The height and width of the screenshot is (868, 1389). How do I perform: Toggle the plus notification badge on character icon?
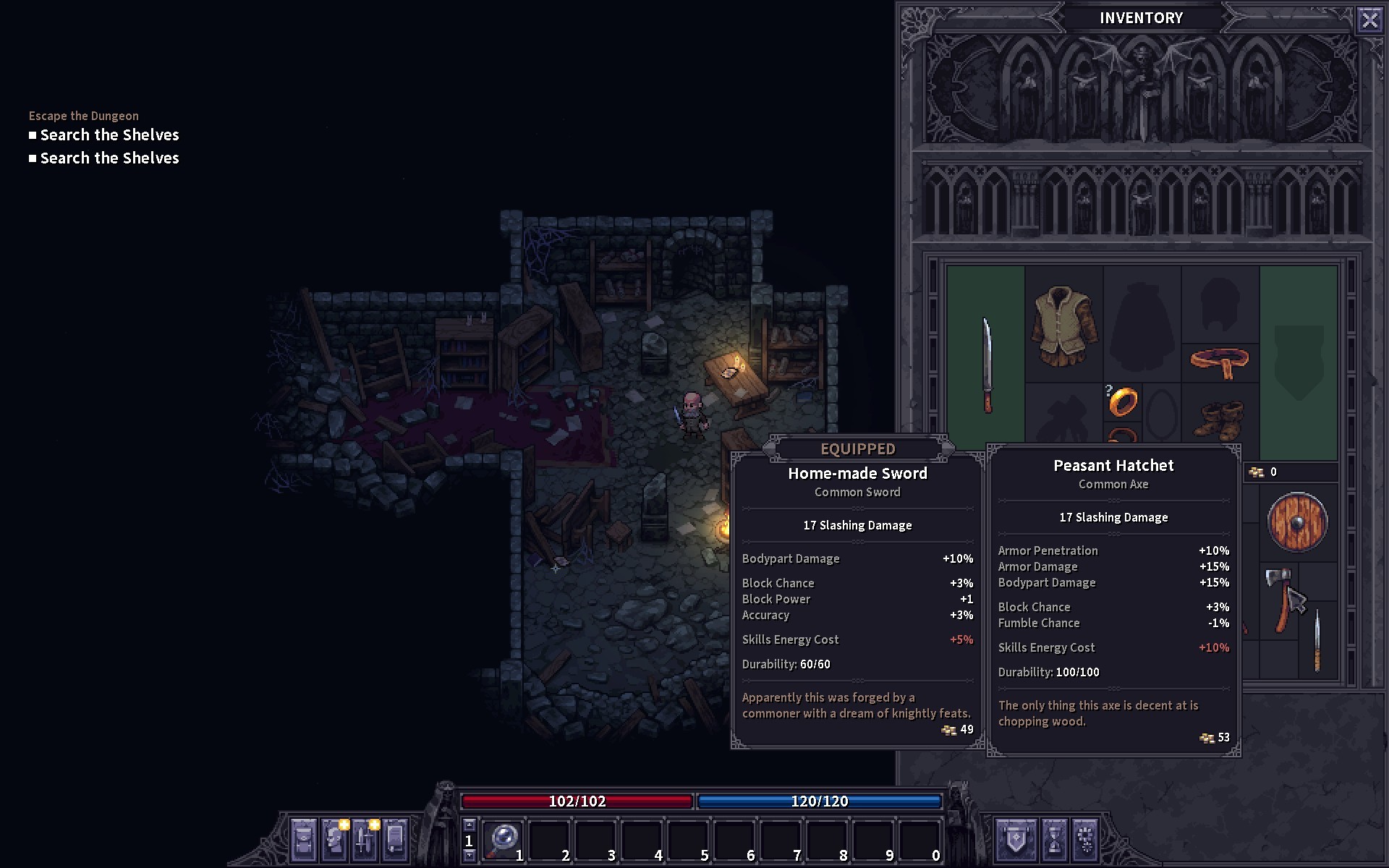[344, 825]
